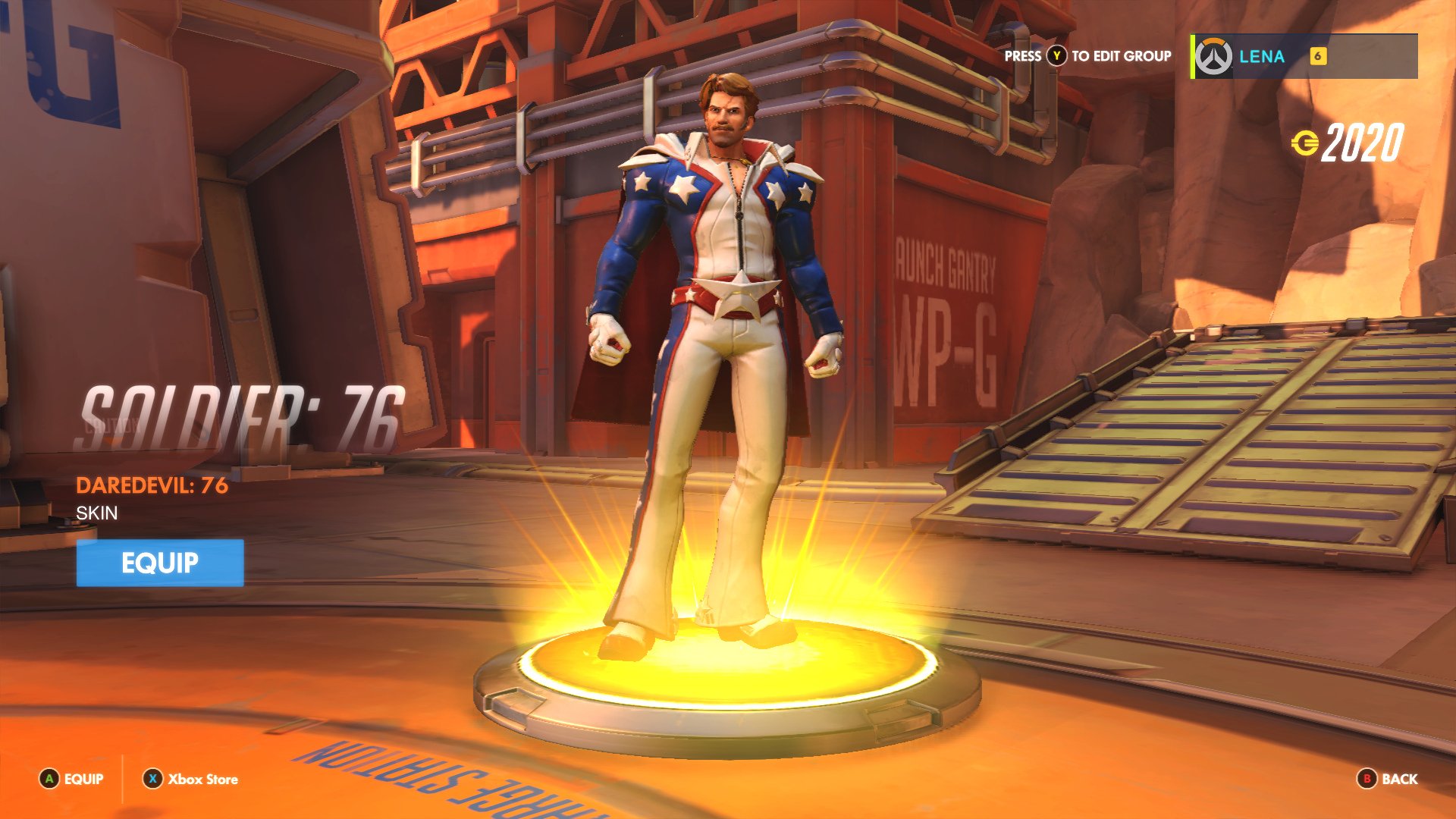Screen dimensions: 1456x819
Task: Click the LENA player name on the profile
Action: click(x=1261, y=55)
